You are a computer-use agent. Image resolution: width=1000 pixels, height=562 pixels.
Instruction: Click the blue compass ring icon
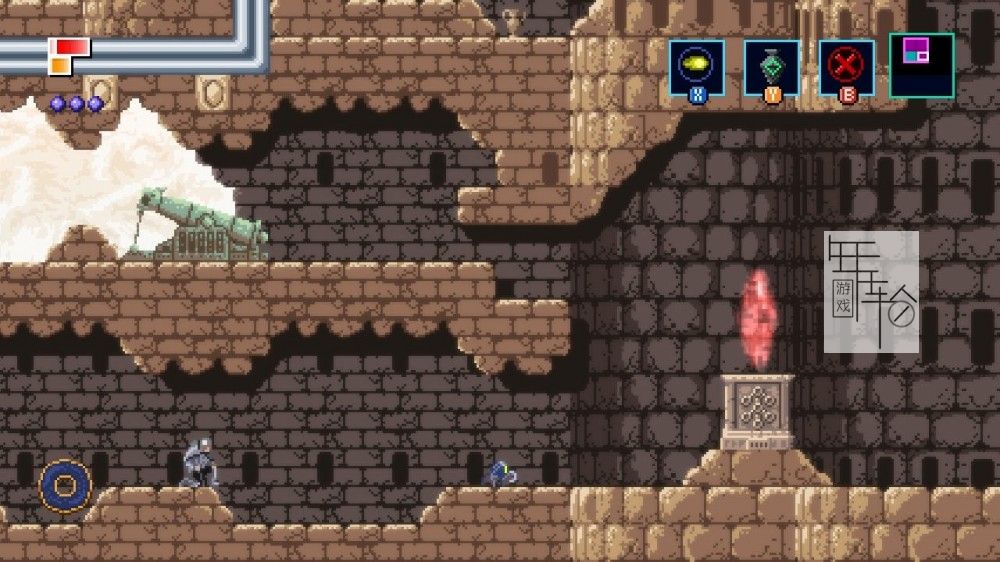pos(65,487)
